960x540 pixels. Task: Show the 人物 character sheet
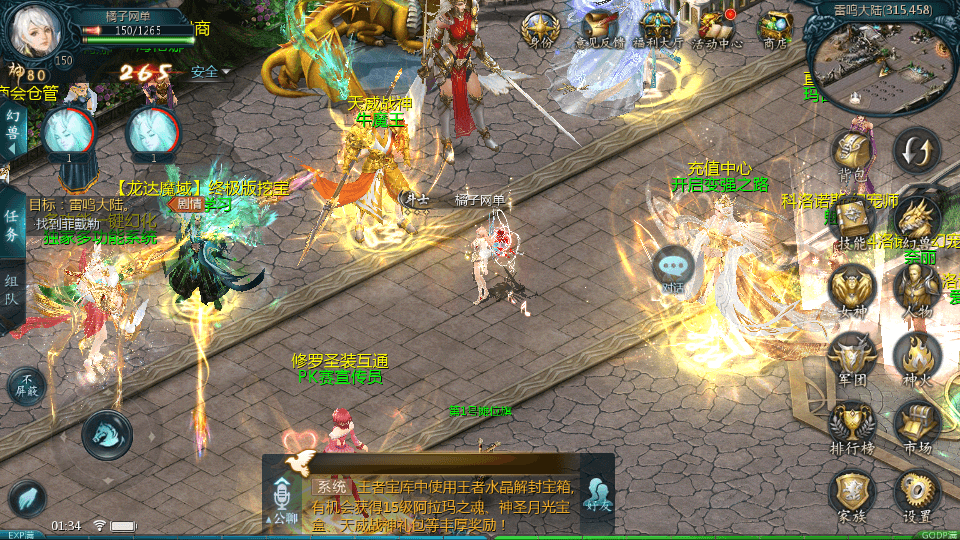click(916, 288)
